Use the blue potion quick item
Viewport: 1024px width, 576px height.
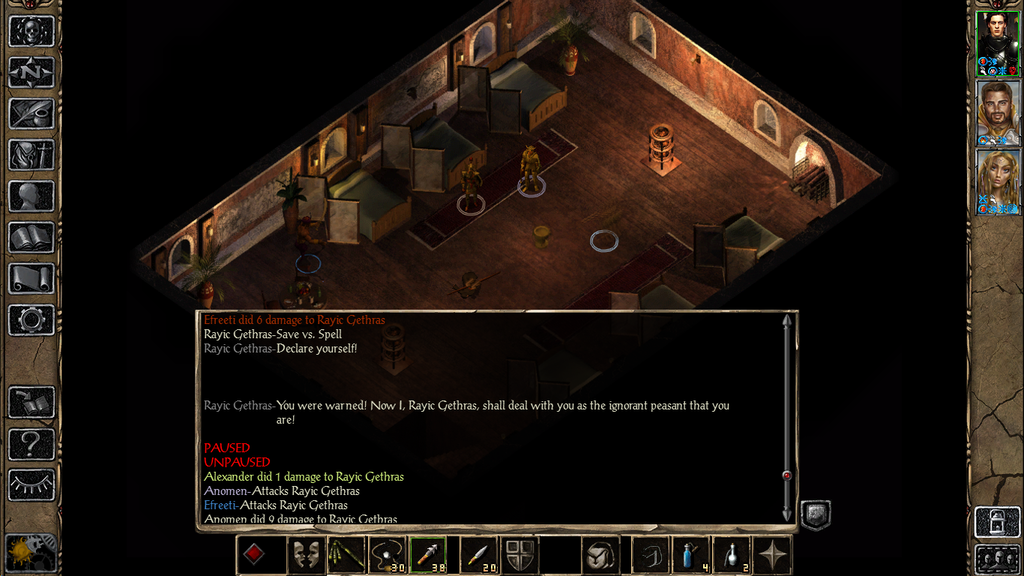tap(690, 555)
